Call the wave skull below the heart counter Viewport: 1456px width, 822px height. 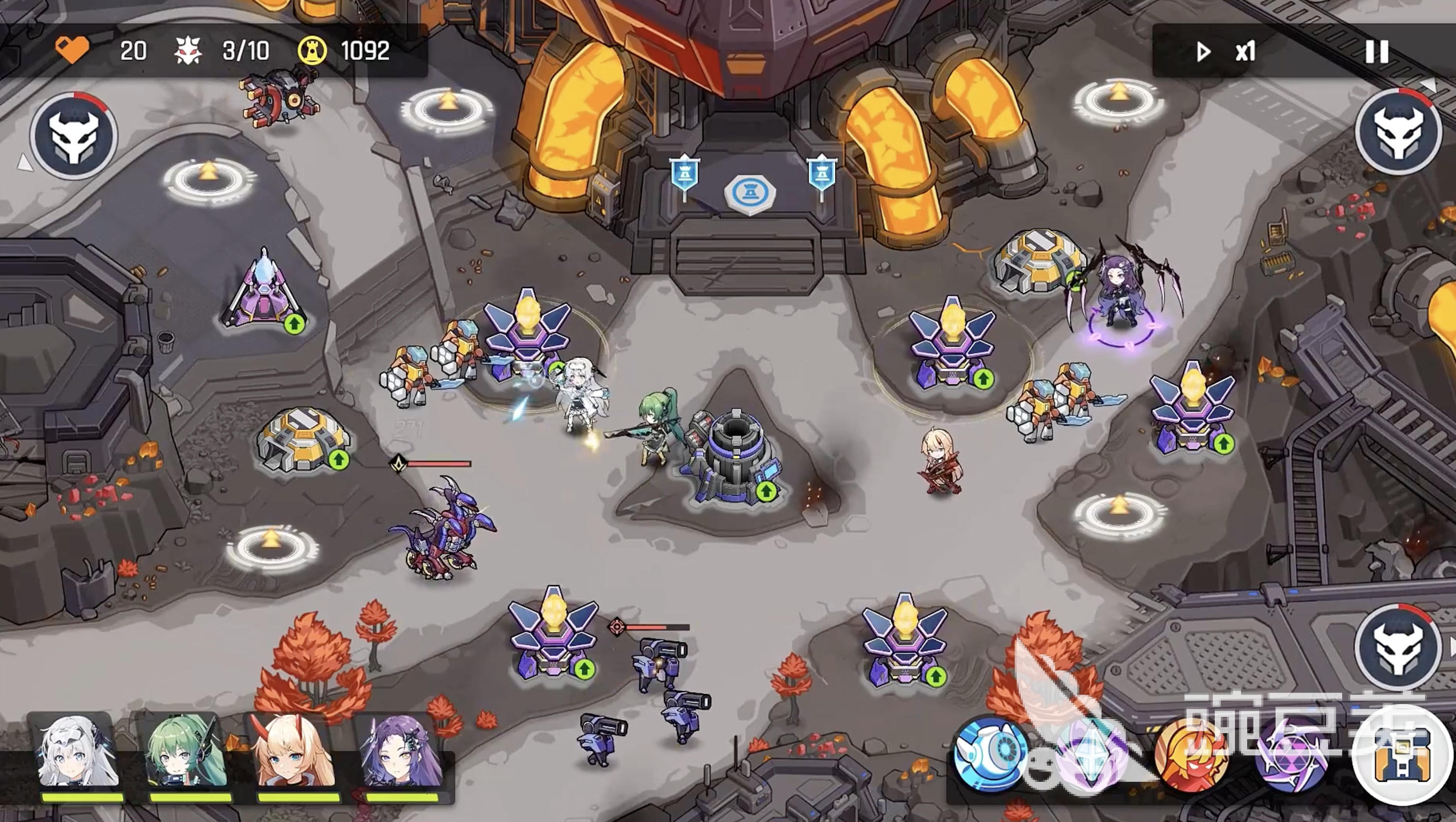pos(74,136)
